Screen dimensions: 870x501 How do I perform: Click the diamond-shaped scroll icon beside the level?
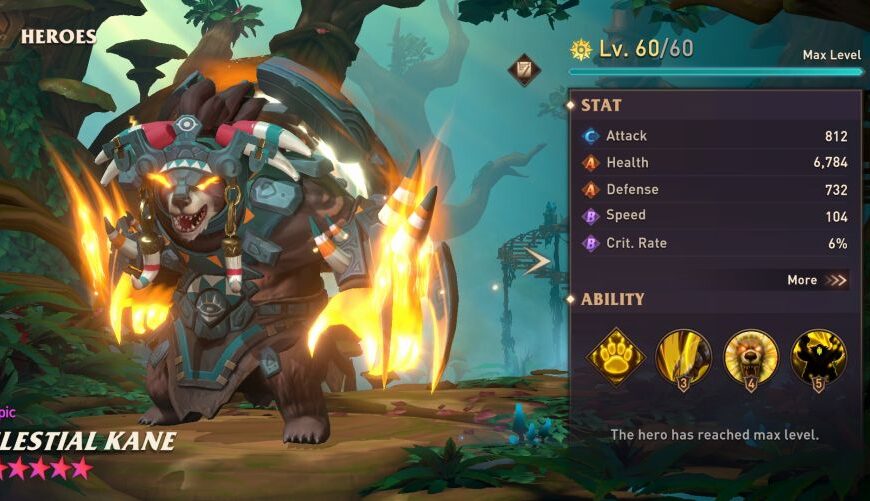point(524,69)
